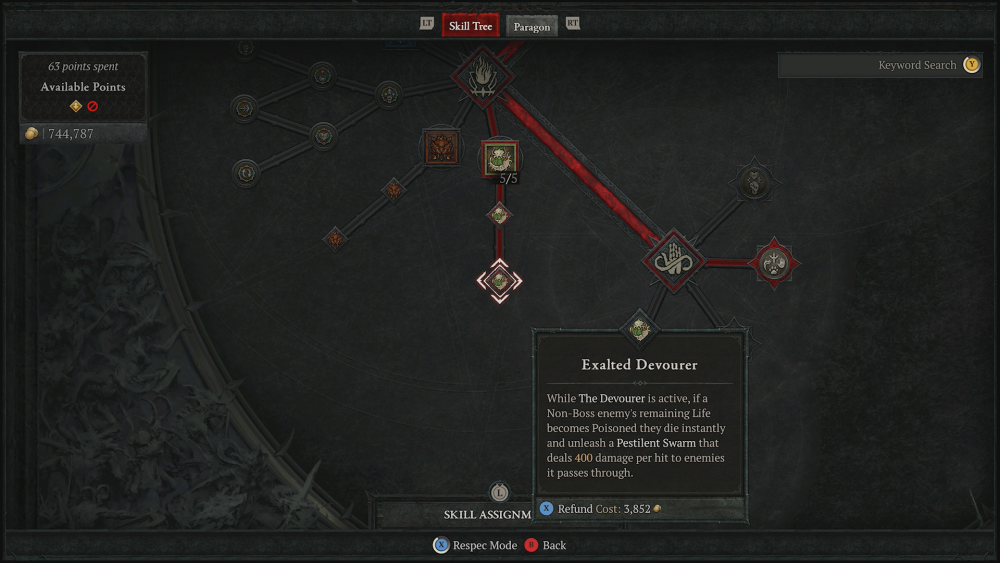Choose the small green node below the 5/5 skill
Viewport: 1000px width, 563px height.
[x=499, y=214]
